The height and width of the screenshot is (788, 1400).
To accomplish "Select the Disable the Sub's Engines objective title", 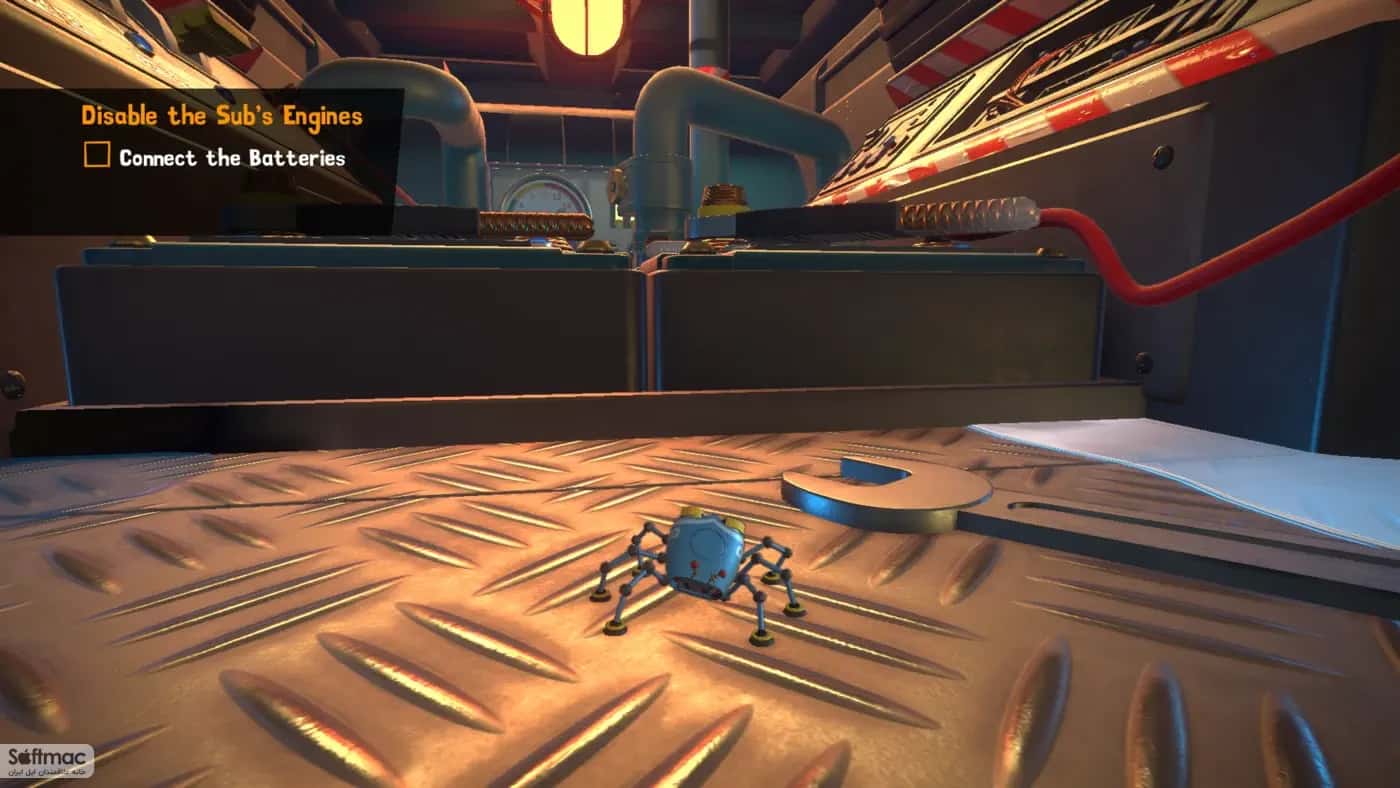I will pyautogui.click(x=221, y=116).
